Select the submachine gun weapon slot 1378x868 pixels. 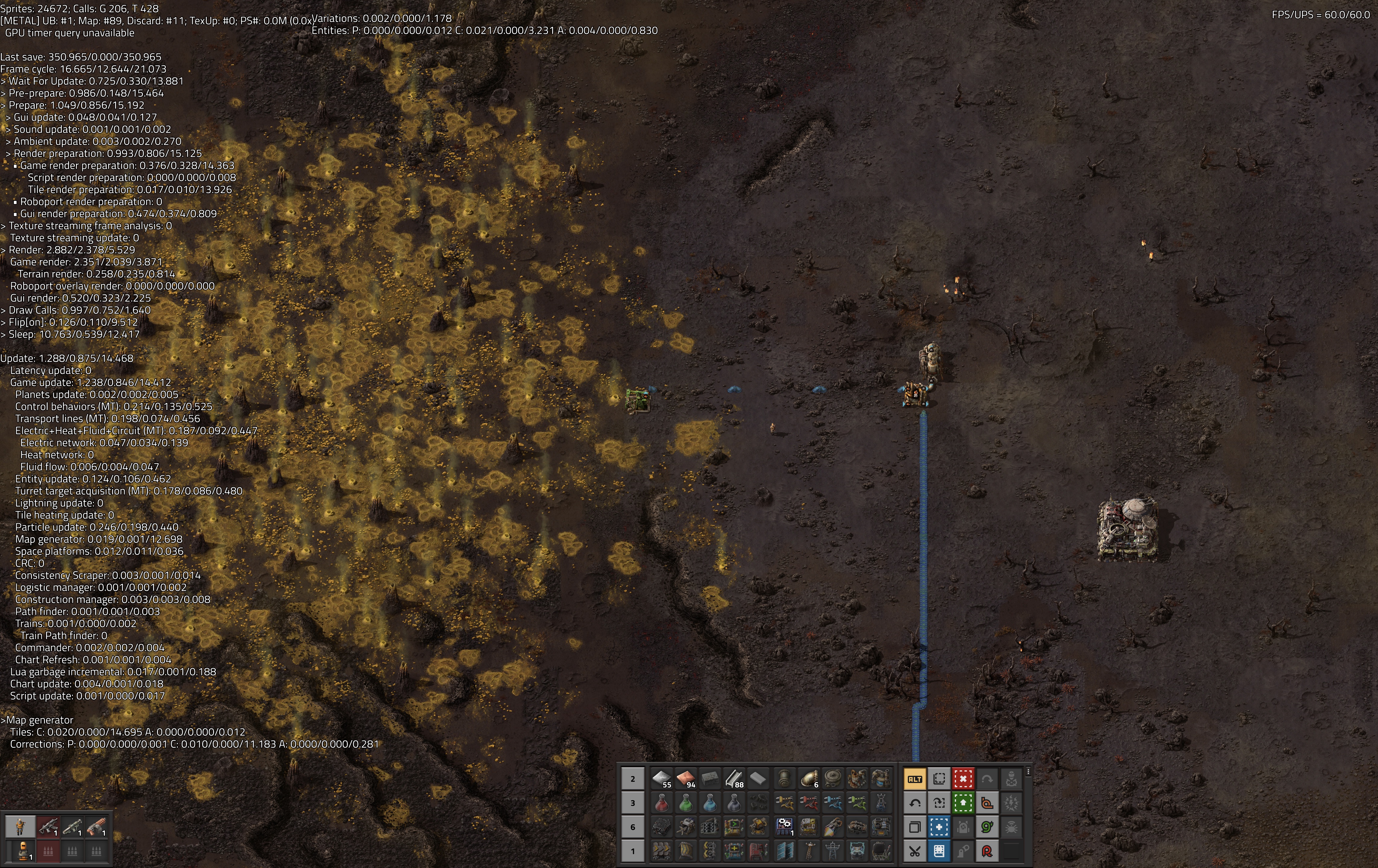(48, 827)
